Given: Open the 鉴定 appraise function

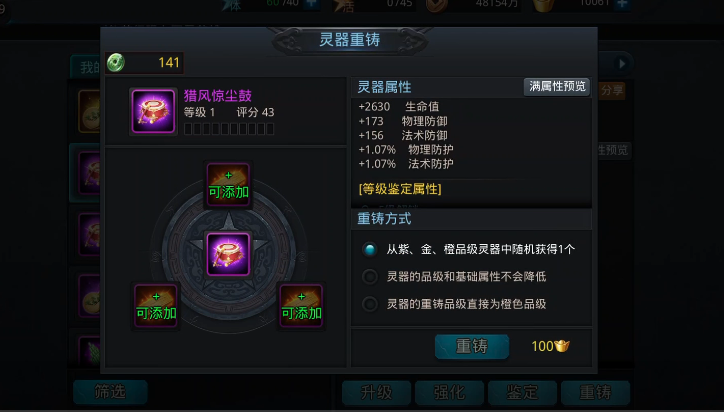Looking at the screenshot, I should click(x=522, y=392).
